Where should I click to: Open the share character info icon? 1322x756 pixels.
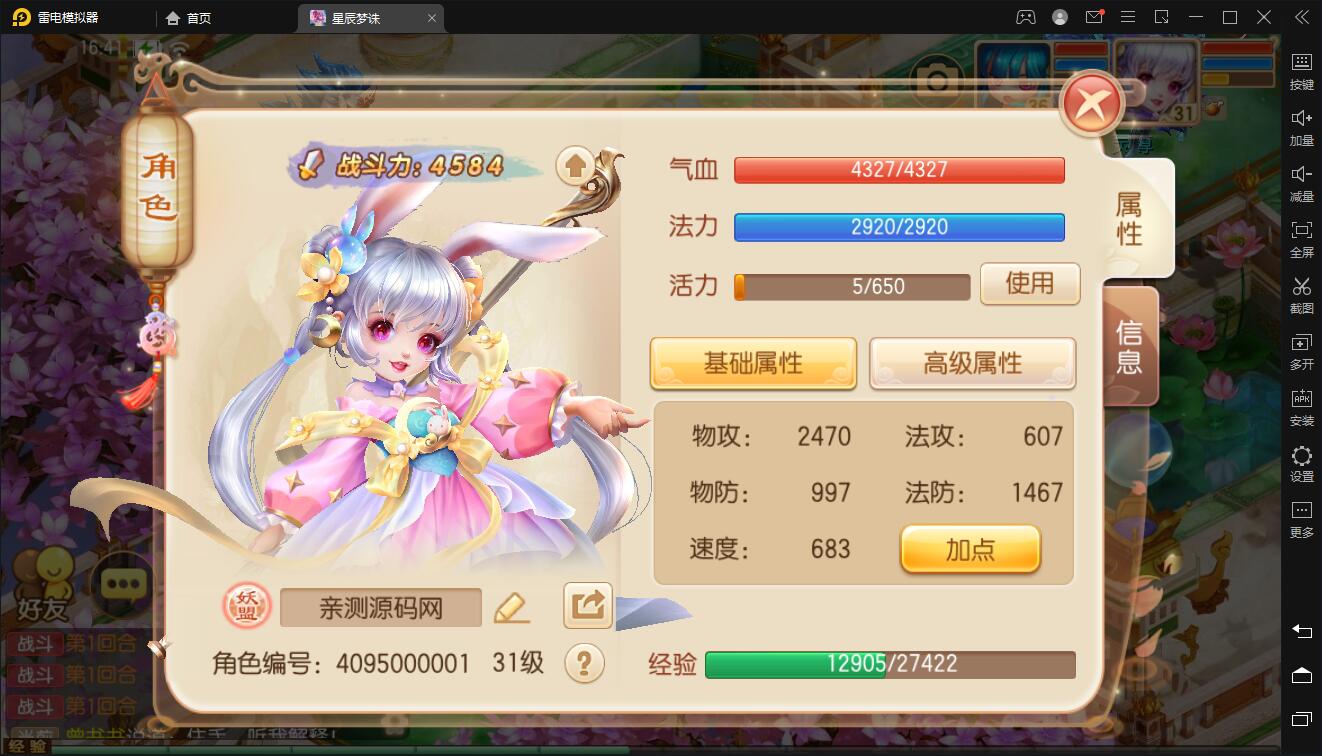587,607
